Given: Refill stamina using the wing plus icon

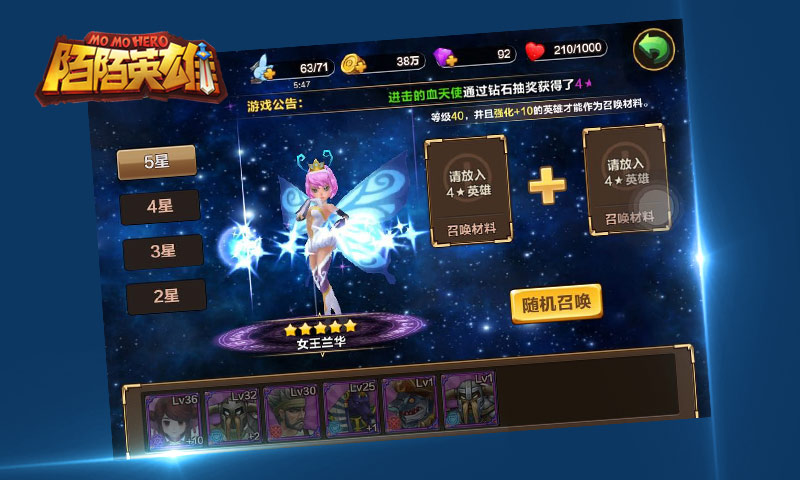Looking at the screenshot, I should [264, 68].
